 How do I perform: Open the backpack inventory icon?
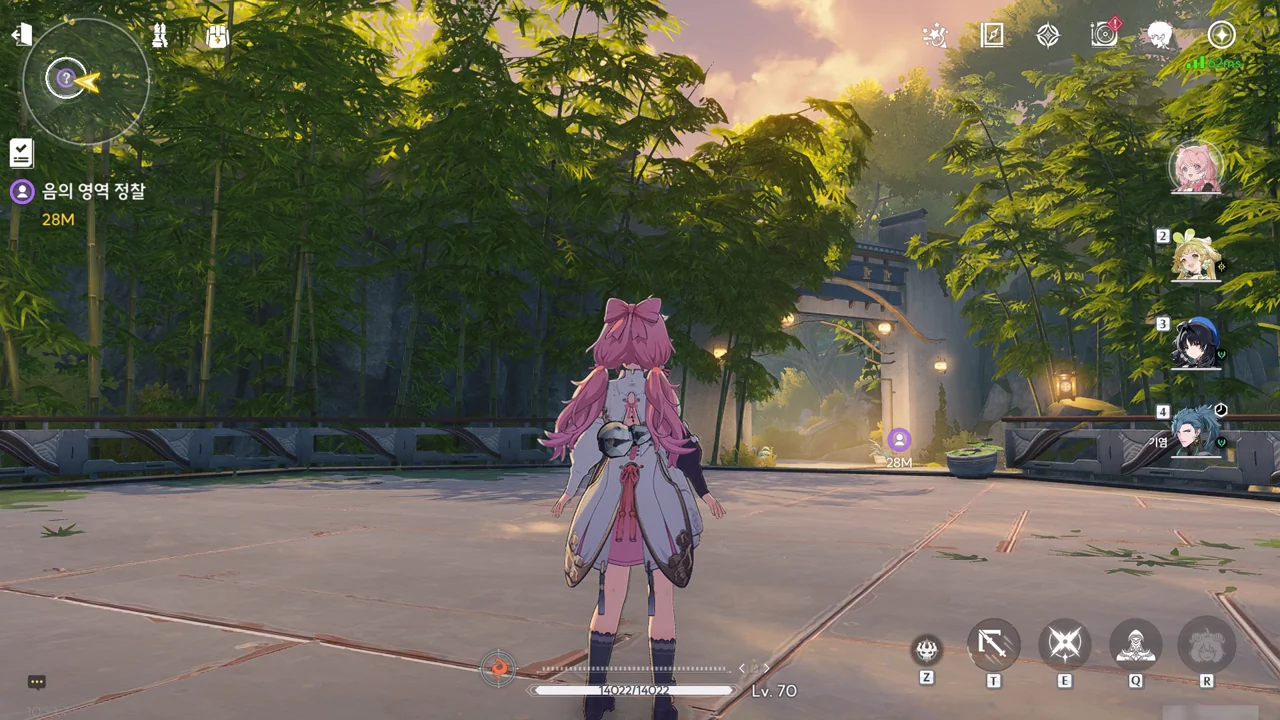coord(217,36)
